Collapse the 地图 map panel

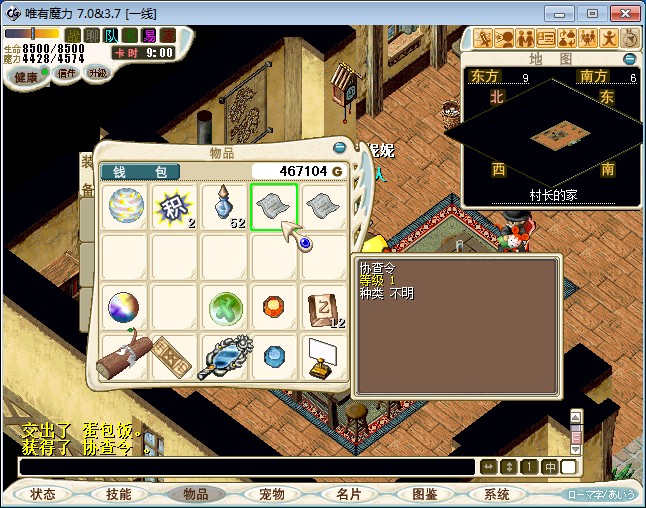(630, 59)
